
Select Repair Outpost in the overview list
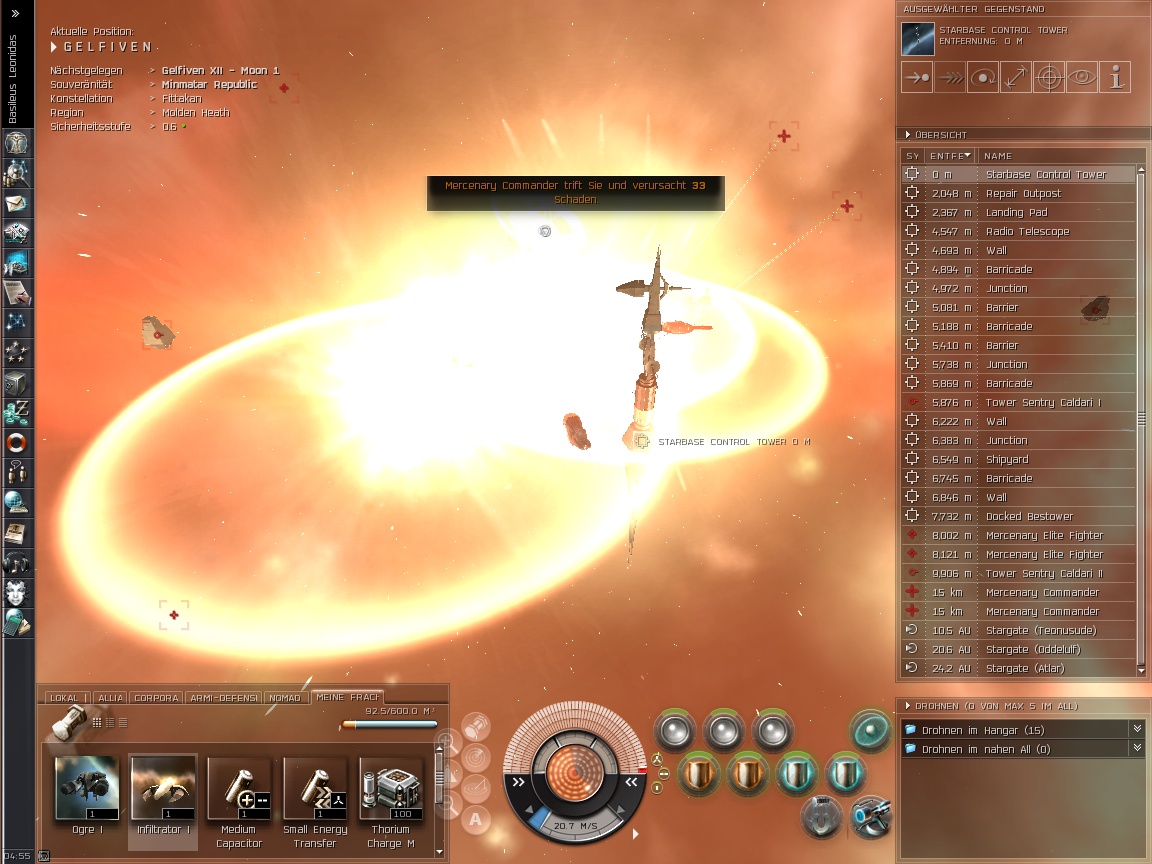point(1023,193)
